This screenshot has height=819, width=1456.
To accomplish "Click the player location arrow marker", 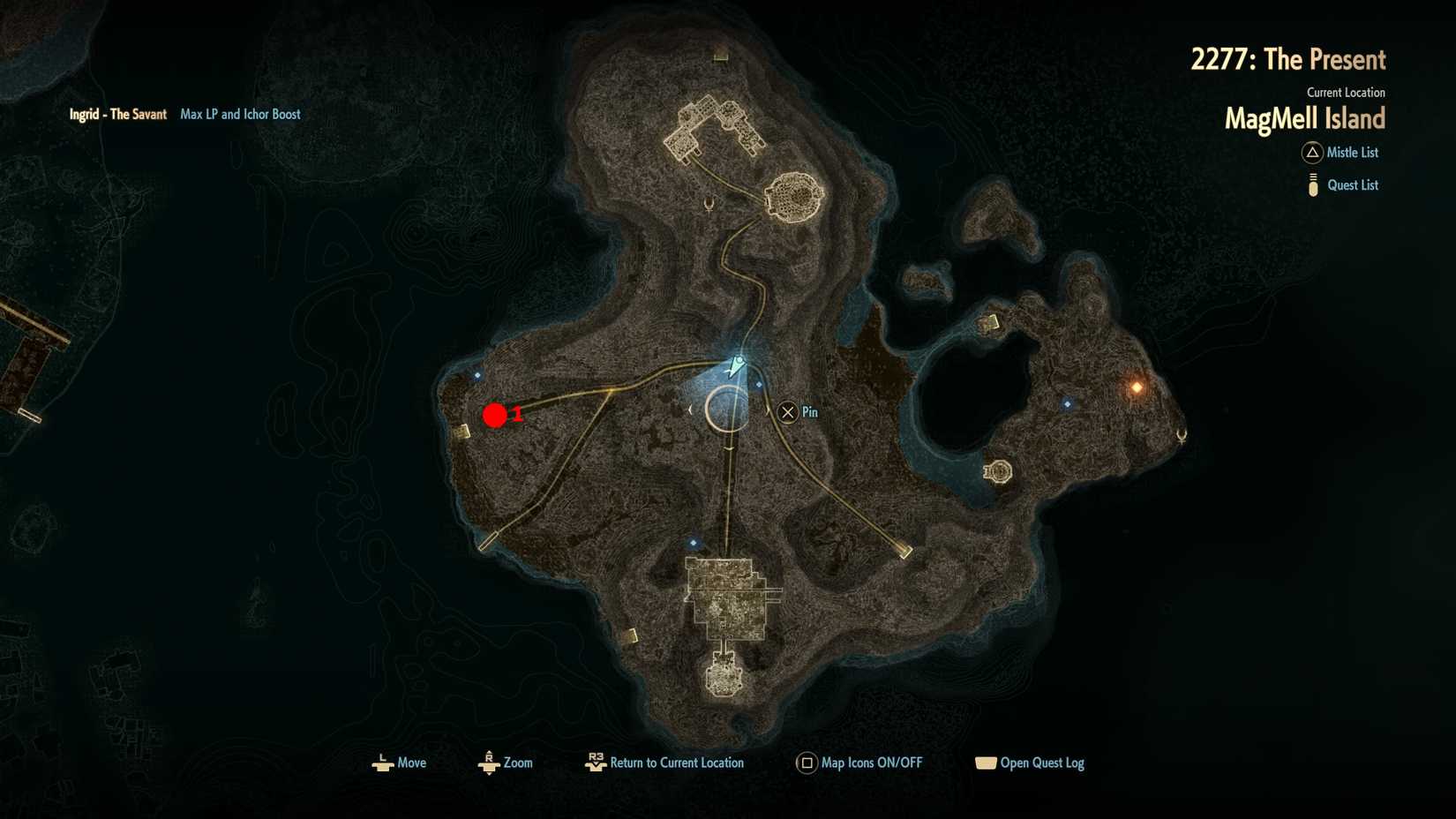I will click(x=735, y=364).
